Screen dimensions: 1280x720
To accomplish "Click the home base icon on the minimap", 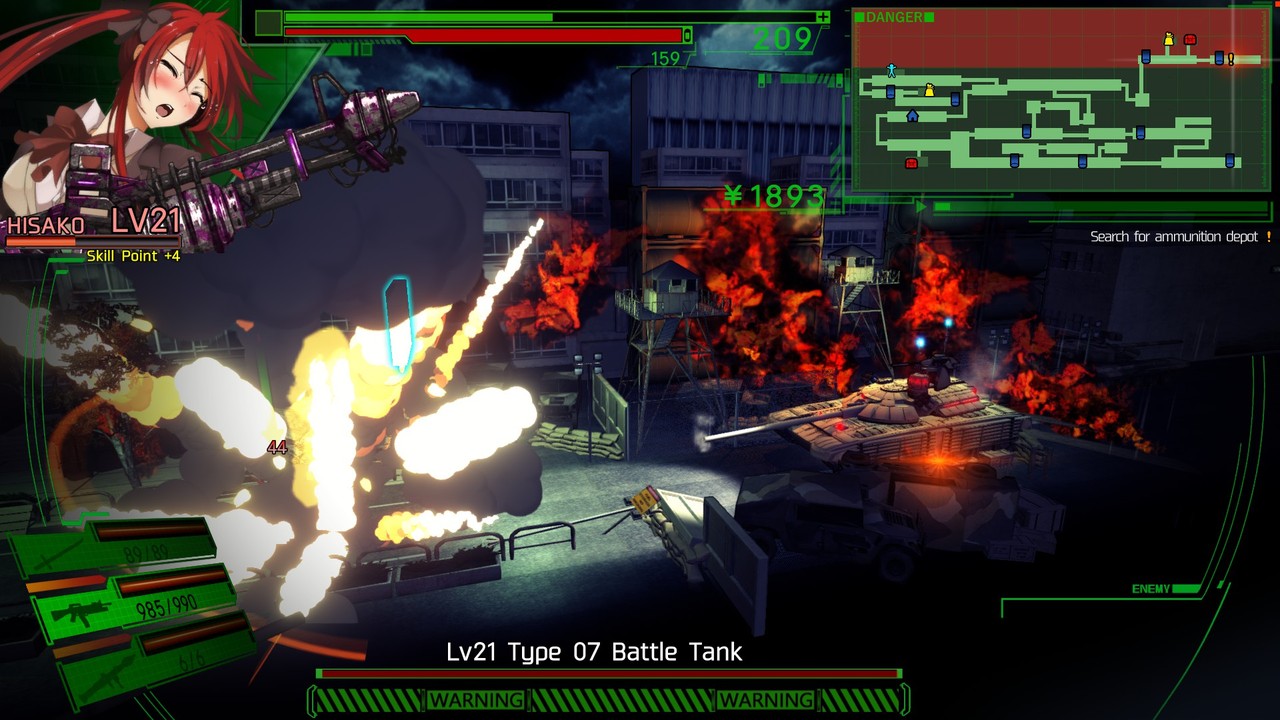I will [x=912, y=115].
